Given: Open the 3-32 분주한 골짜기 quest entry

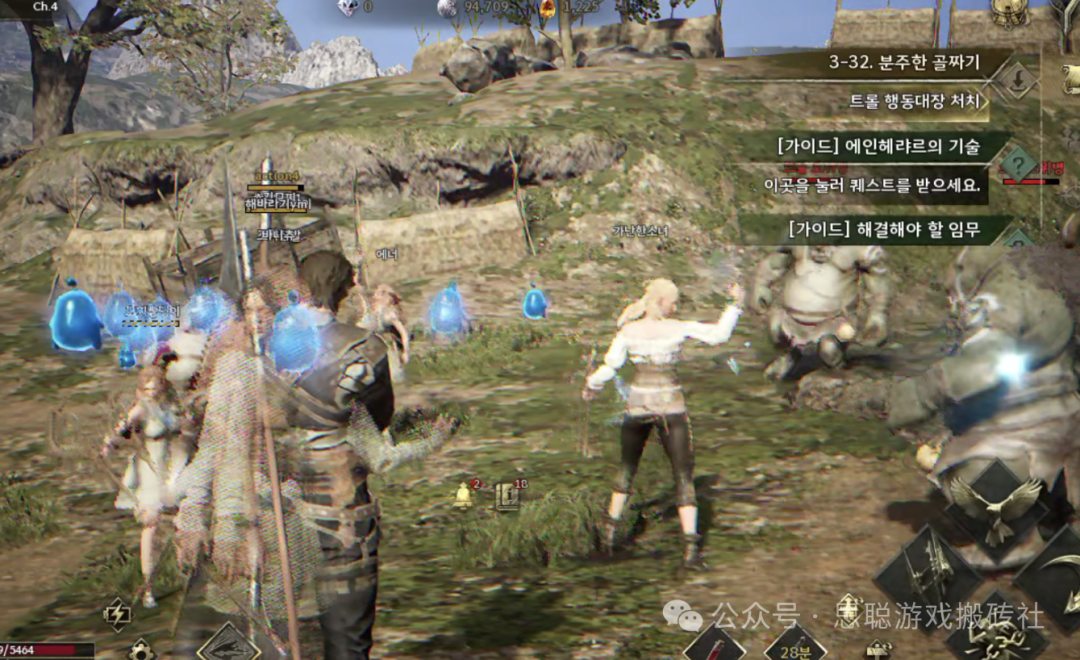Looking at the screenshot, I should pyautogui.click(x=905, y=63).
